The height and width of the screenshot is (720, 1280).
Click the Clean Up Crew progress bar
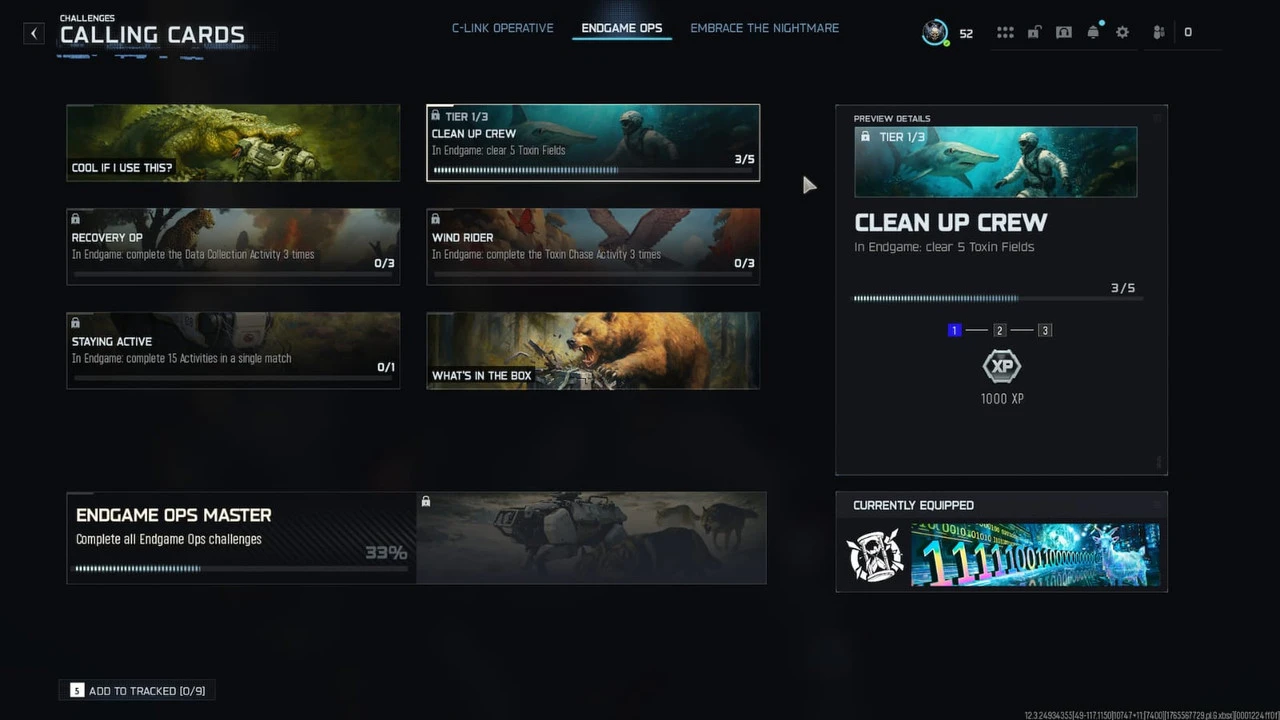592,170
